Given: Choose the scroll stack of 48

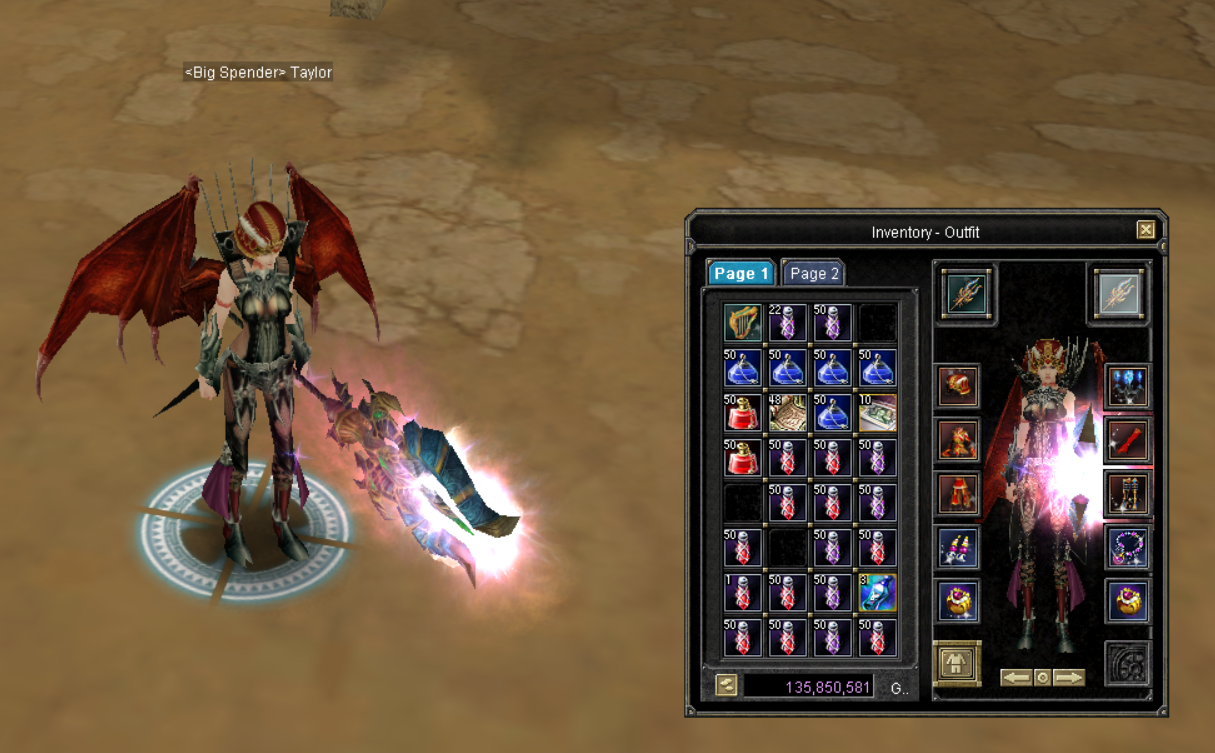Looking at the screenshot, I should coord(787,412).
